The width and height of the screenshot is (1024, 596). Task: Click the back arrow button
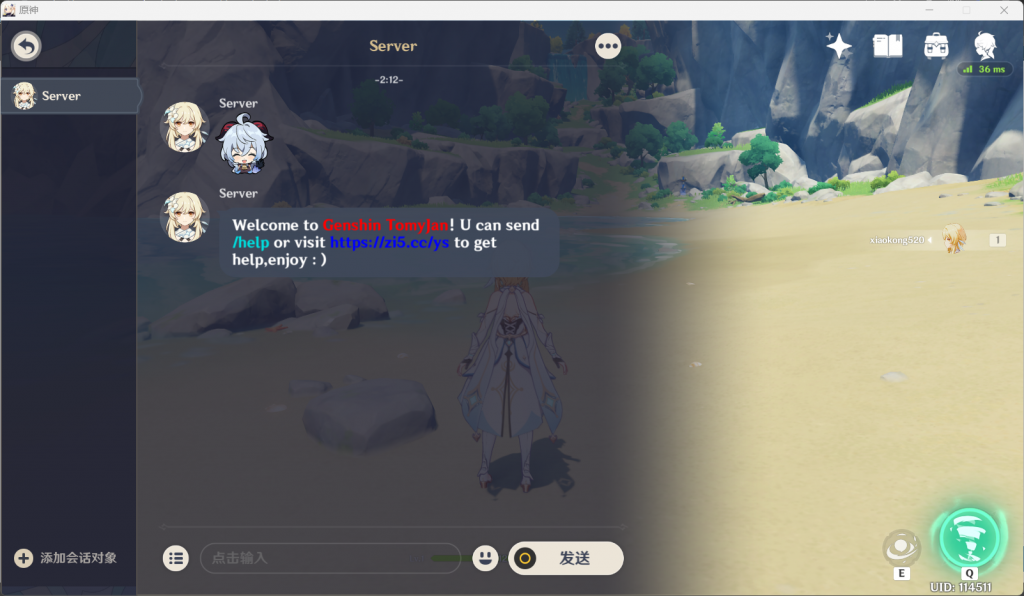pyautogui.click(x=26, y=46)
